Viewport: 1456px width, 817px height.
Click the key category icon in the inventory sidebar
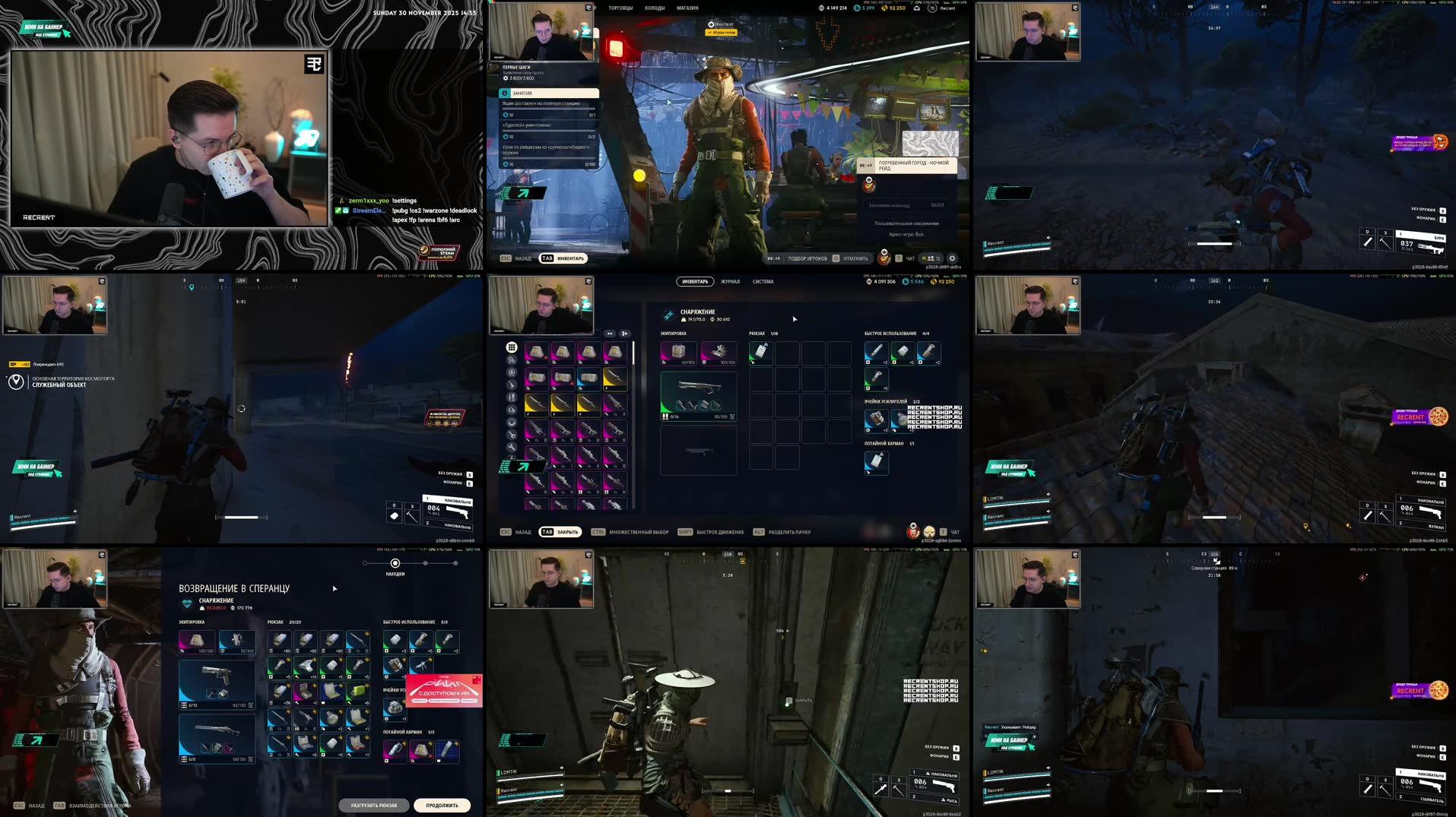click(x=511, y=435)
